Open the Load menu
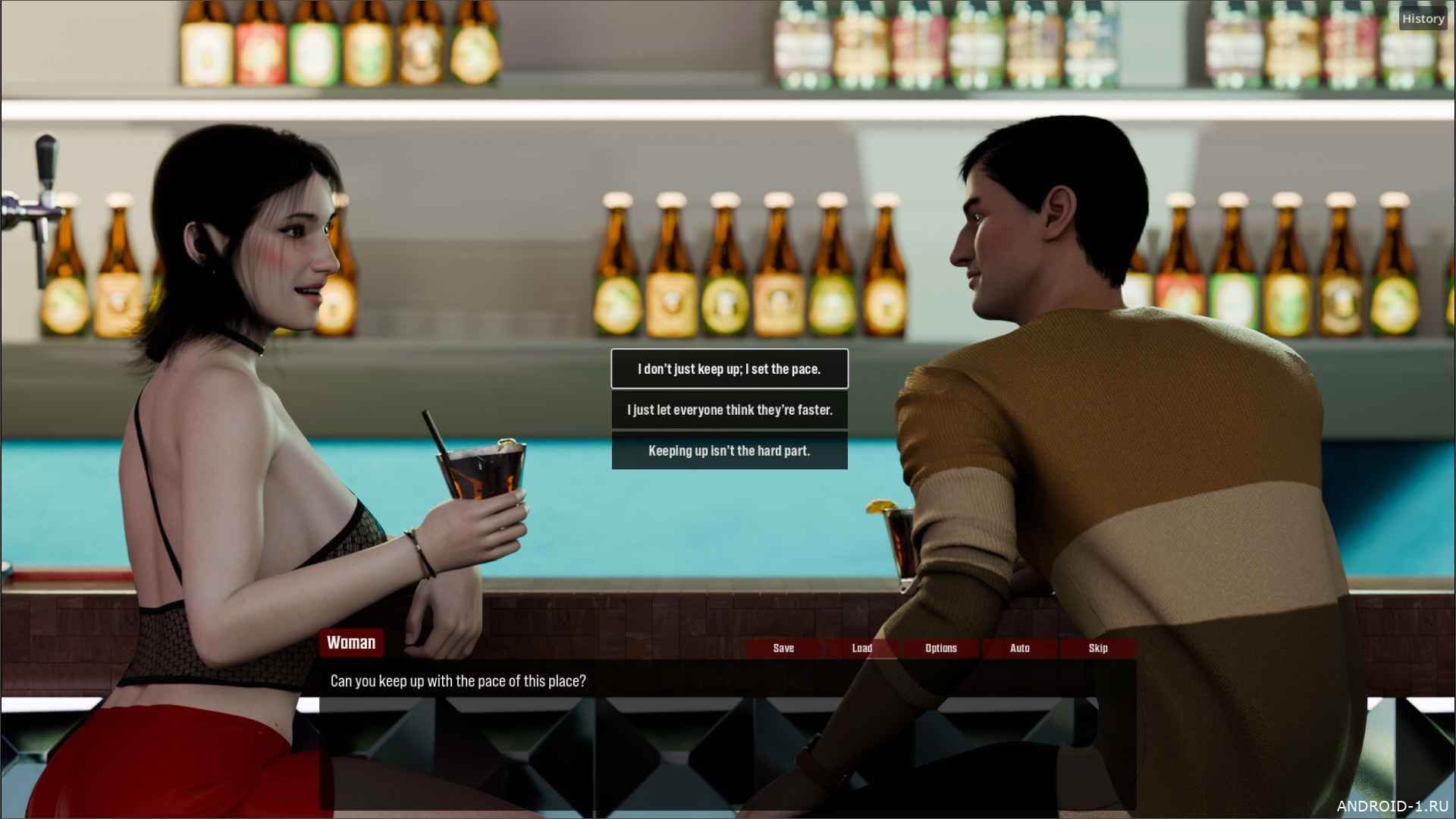This screenshot has height=819, width=1456. pyautogui.click(x=861, y=648)
